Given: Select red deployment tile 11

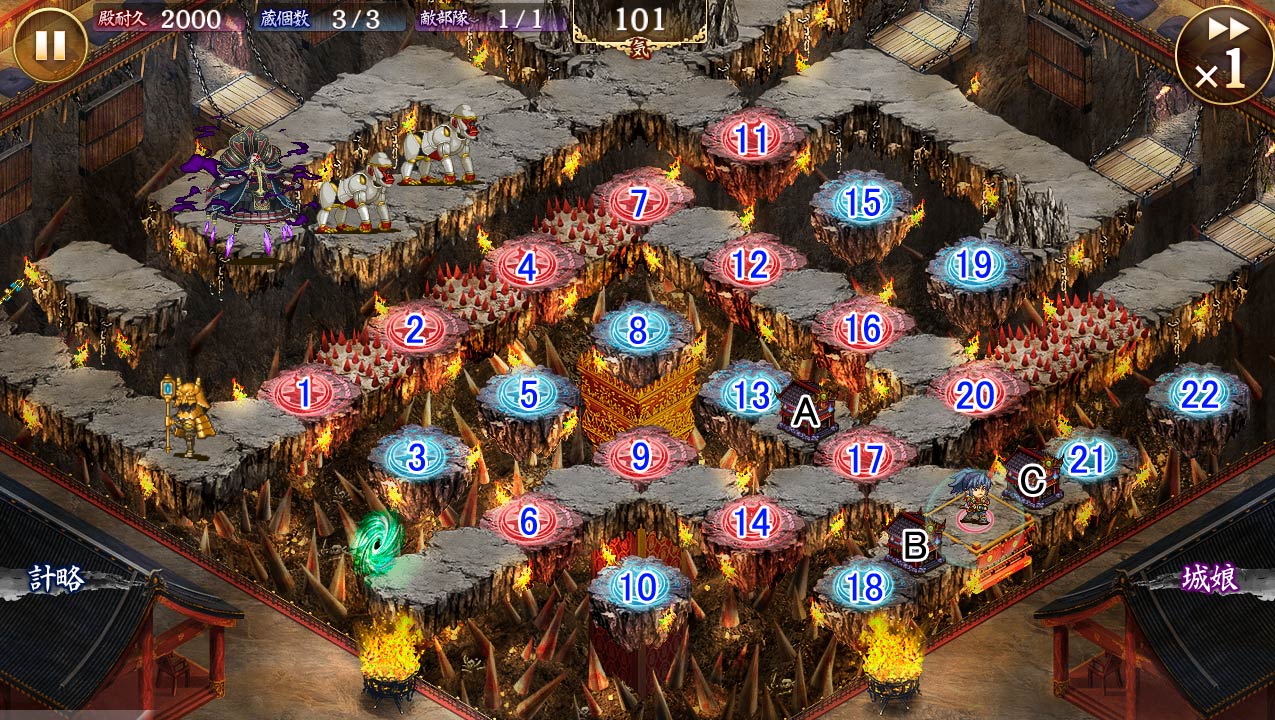Looking at the screenshot, I should point(751,140).
